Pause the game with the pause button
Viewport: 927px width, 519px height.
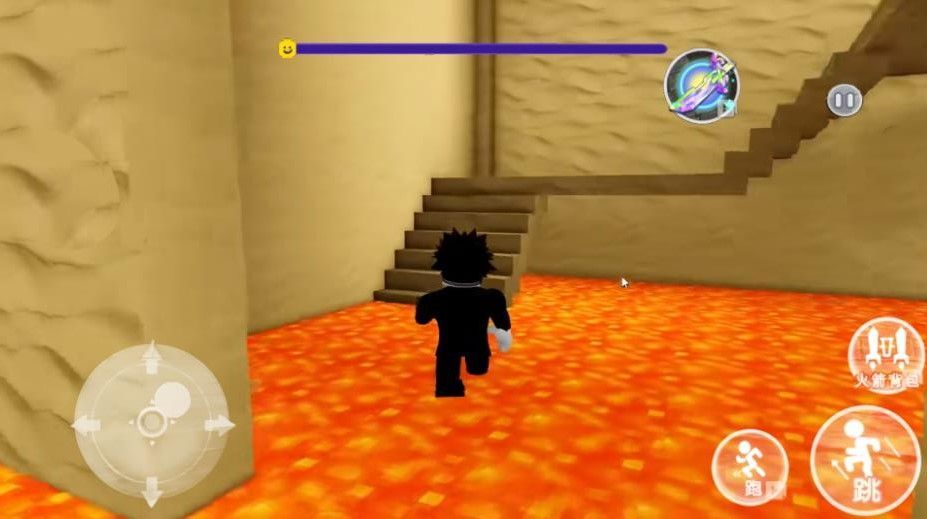pyautogui.click(x=844, y=100)
